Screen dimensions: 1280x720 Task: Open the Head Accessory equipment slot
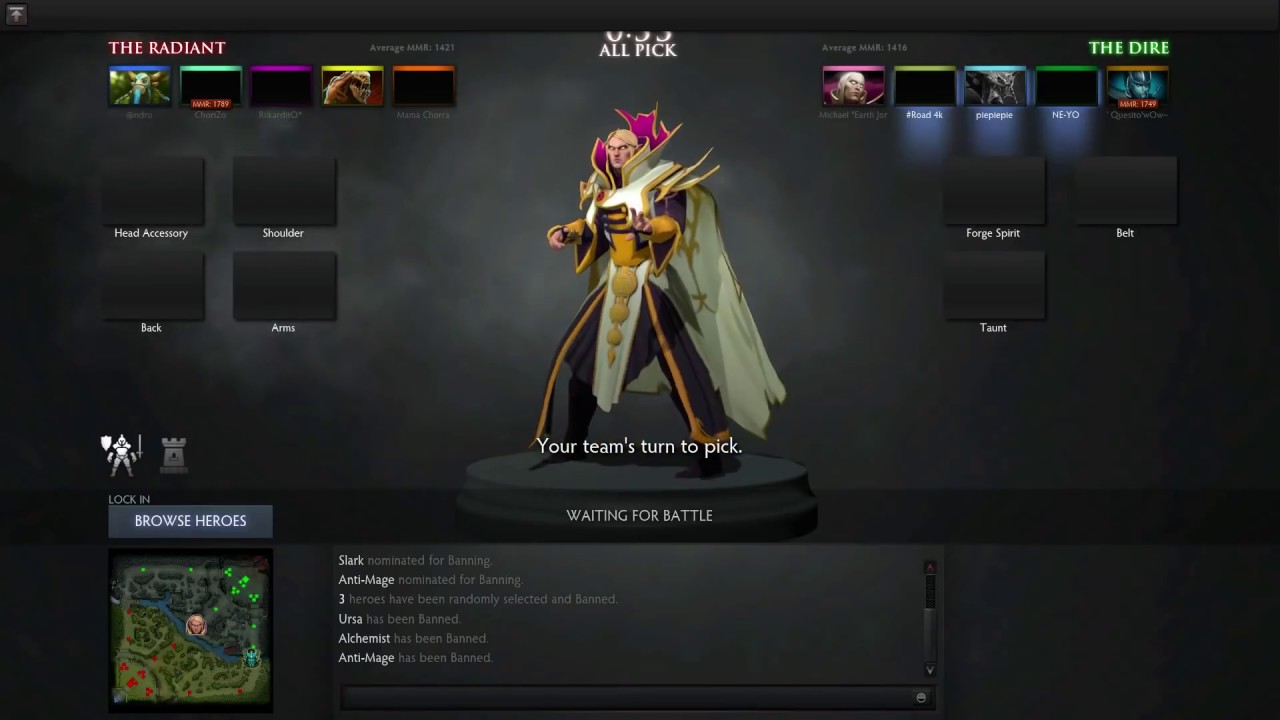(151, 190)
